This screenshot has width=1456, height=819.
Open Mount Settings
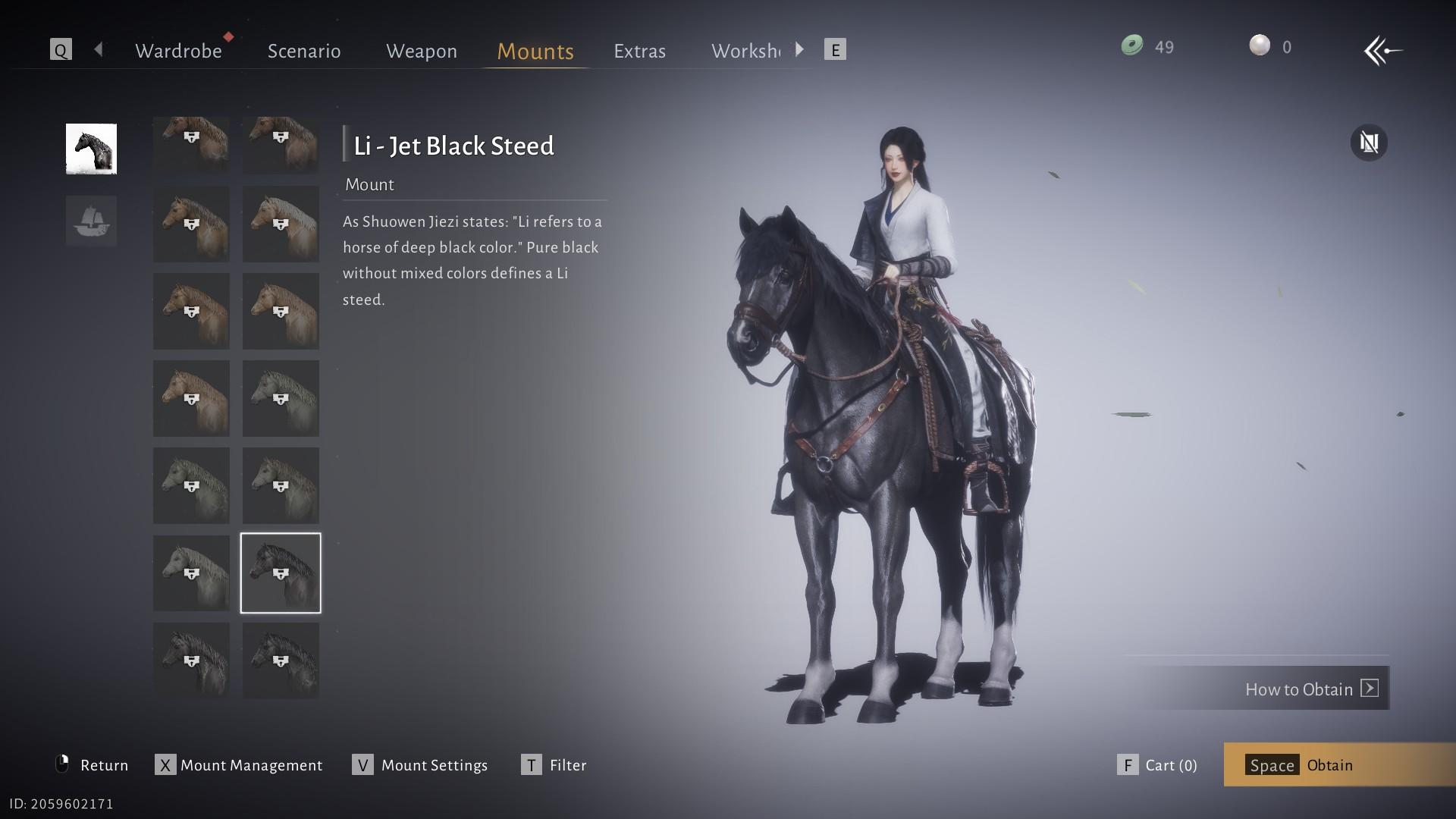[420, 765]
